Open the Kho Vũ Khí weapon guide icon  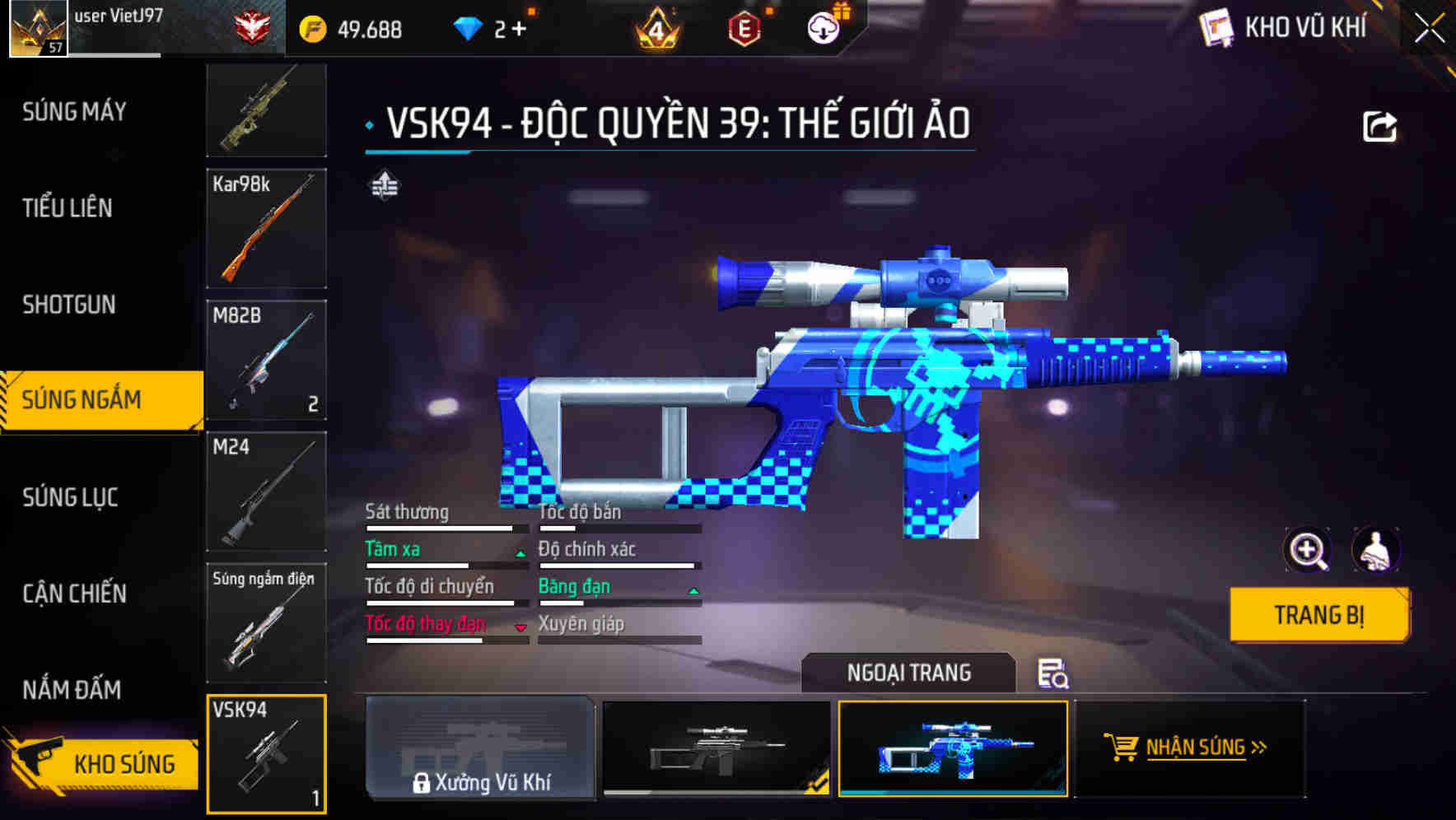[x=1216, y=28]
